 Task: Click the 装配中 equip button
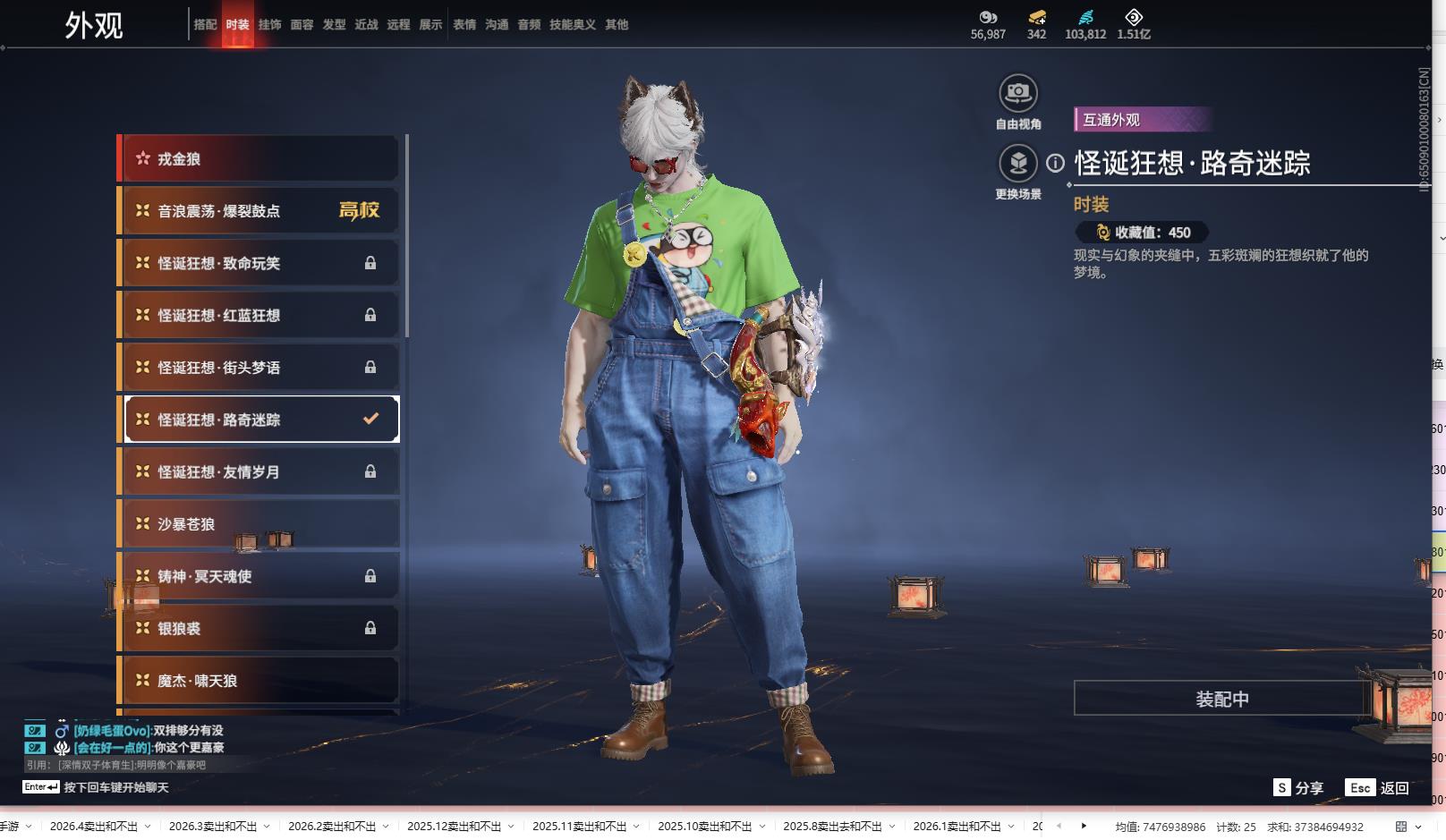click(1221, 699)
